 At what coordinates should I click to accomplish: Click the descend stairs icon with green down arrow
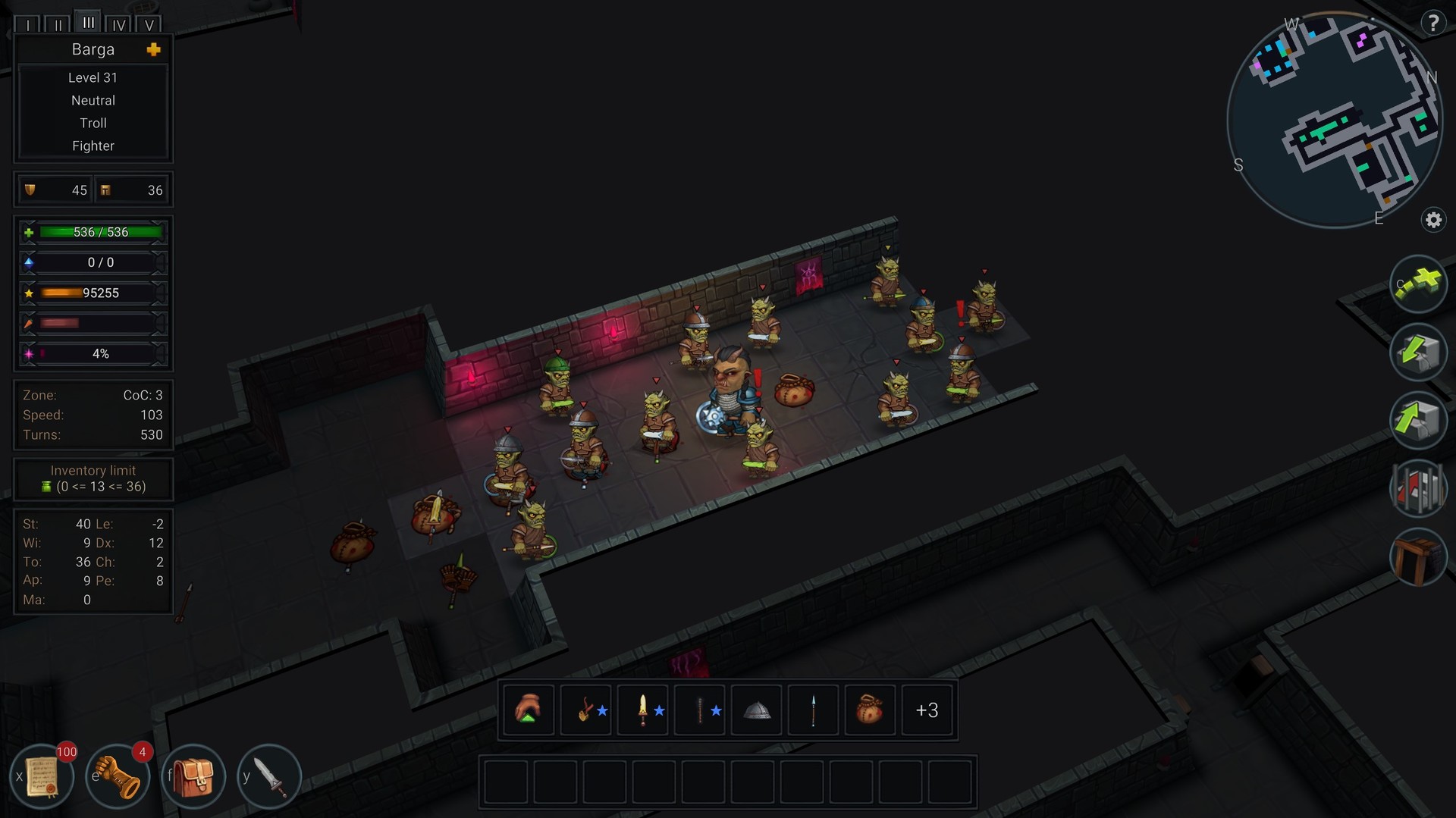[x=1419, y=353]
